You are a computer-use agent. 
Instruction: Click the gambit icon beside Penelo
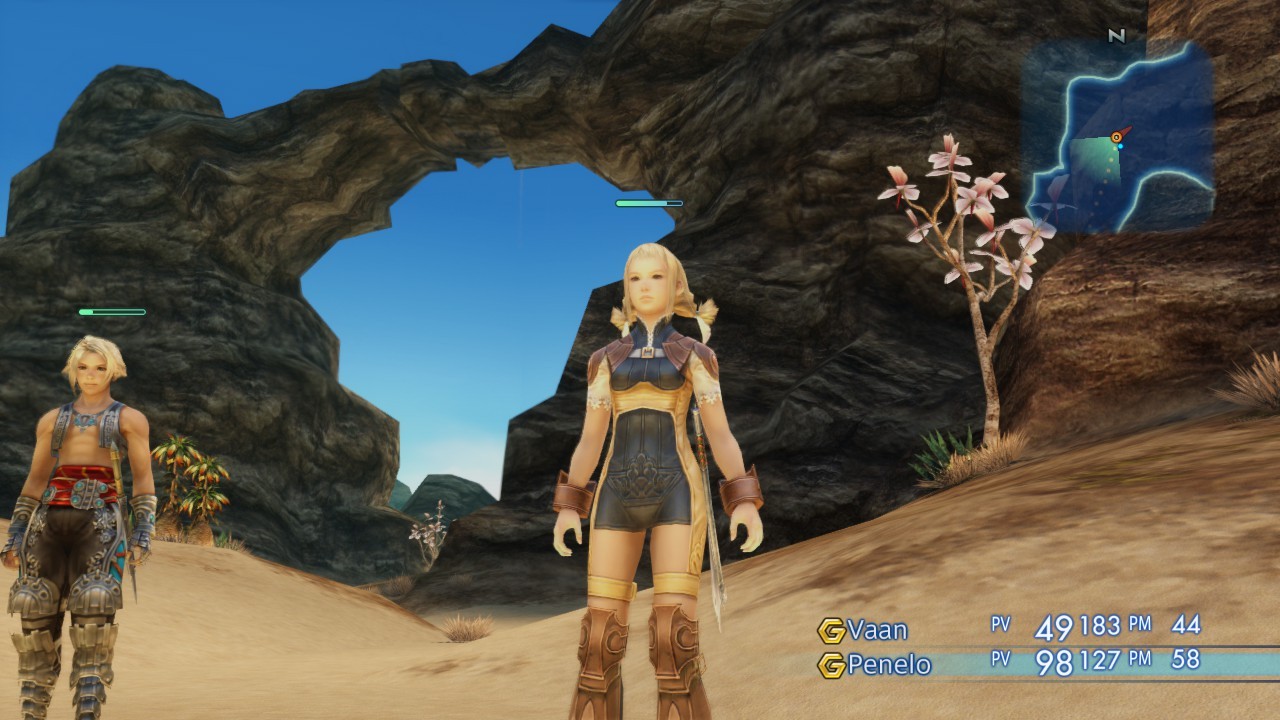click(831, 665)
